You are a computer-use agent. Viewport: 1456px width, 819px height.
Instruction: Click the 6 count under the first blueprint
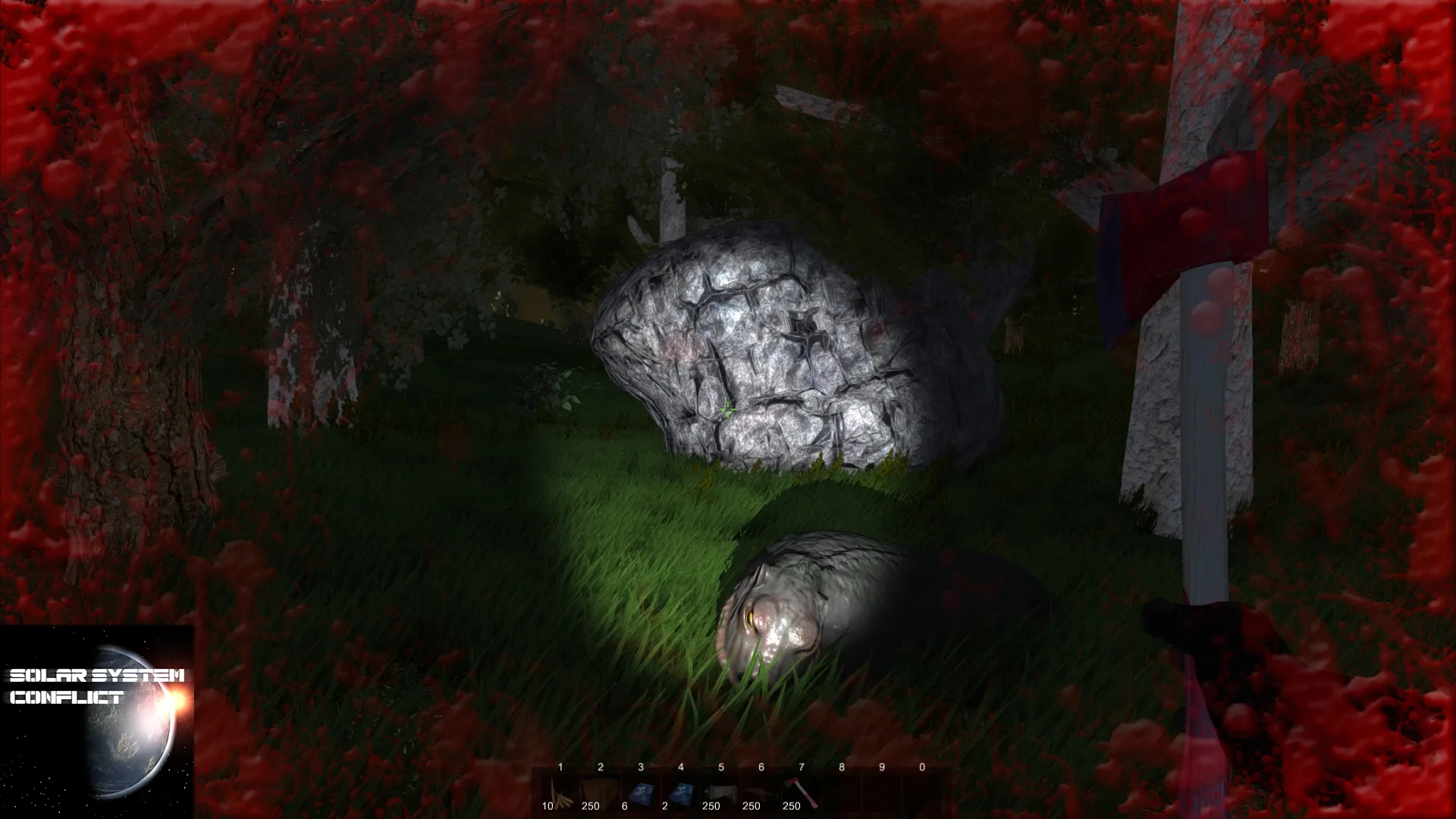click(x=626, y=807)
